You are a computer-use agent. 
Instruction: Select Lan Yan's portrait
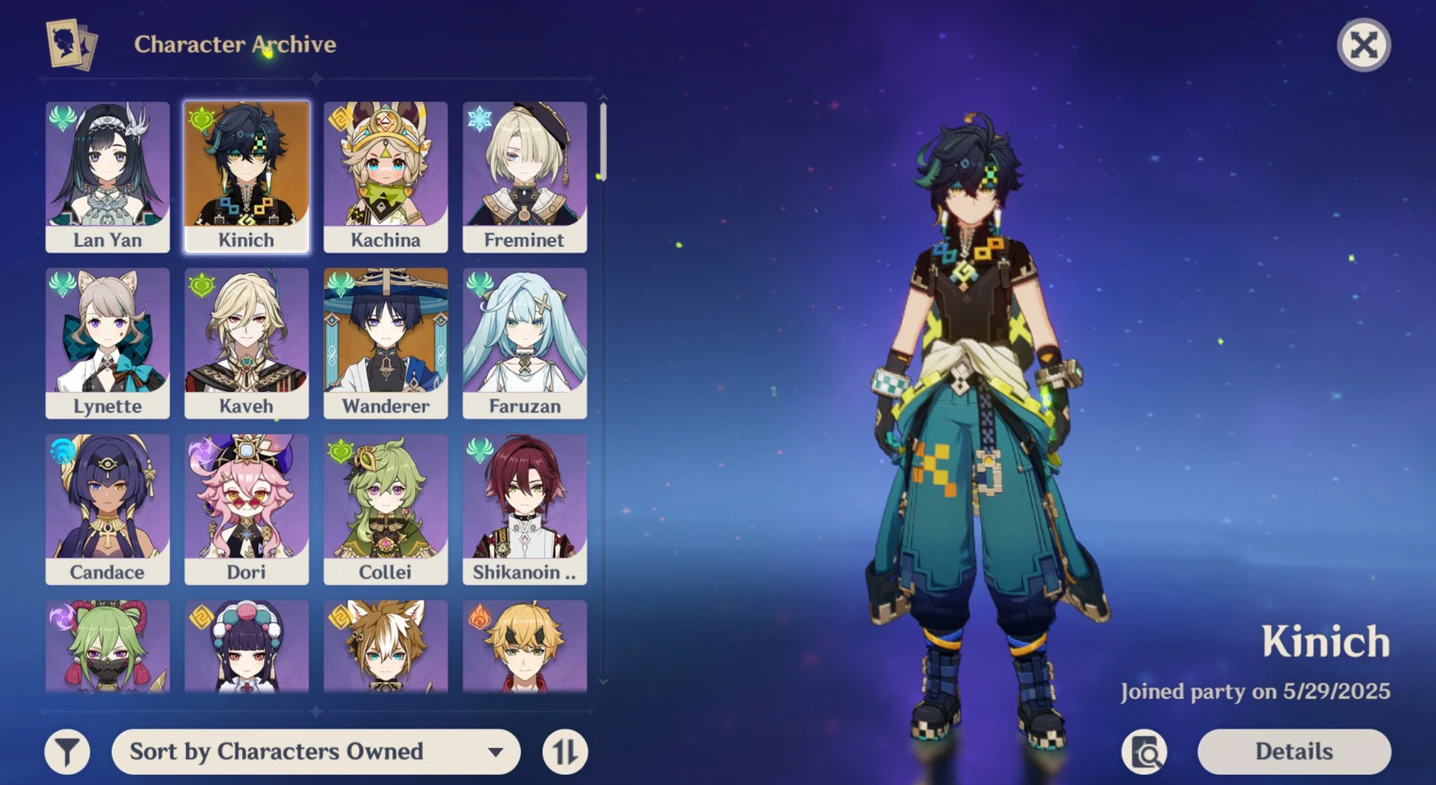(x=107, y=175)
